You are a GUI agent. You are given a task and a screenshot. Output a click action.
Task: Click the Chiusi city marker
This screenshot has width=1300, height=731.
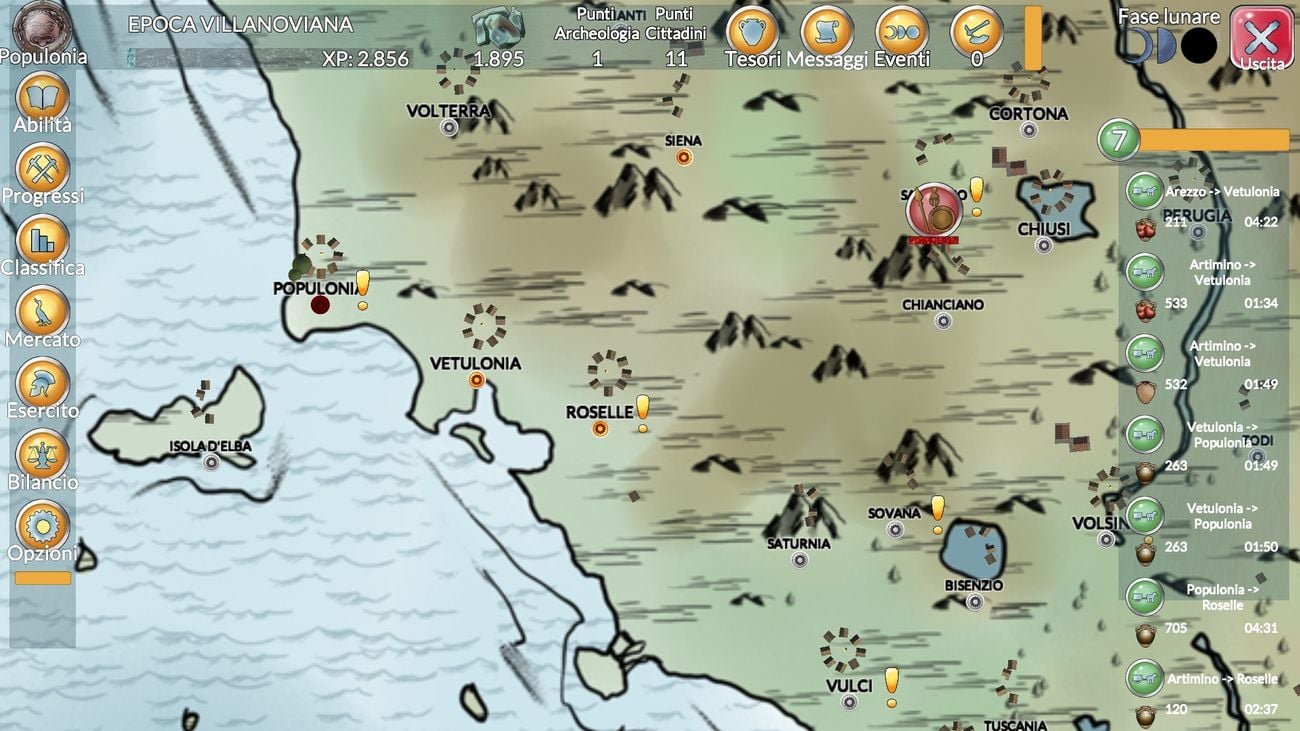click(x=1044, y=245)
